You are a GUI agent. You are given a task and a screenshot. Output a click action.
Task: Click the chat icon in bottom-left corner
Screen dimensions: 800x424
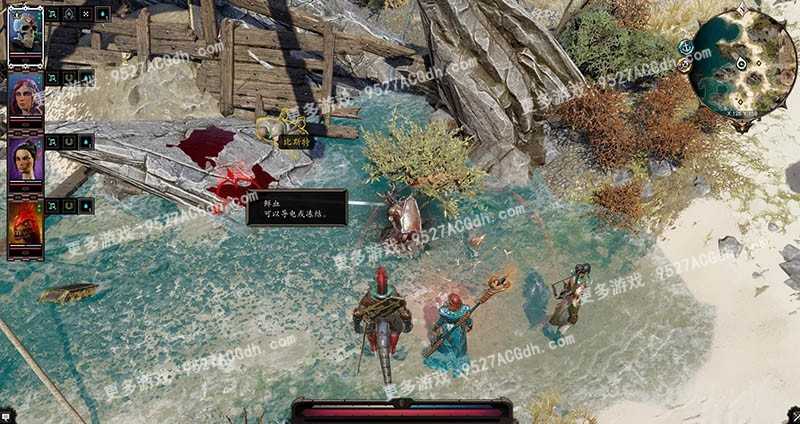[x=6, y=415]
